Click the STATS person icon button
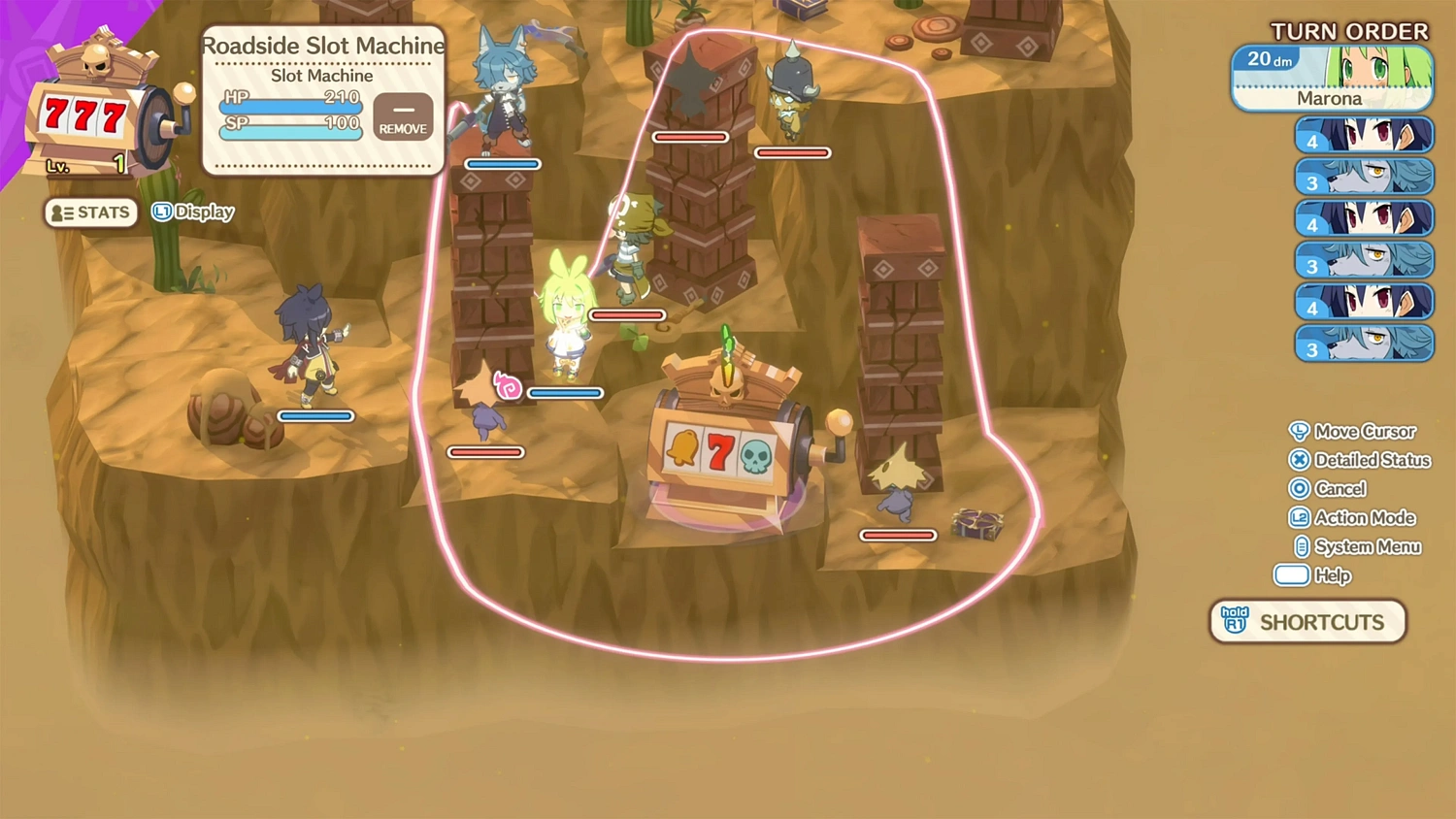This screenshot has width=1456, height=819. click(60, 212)
